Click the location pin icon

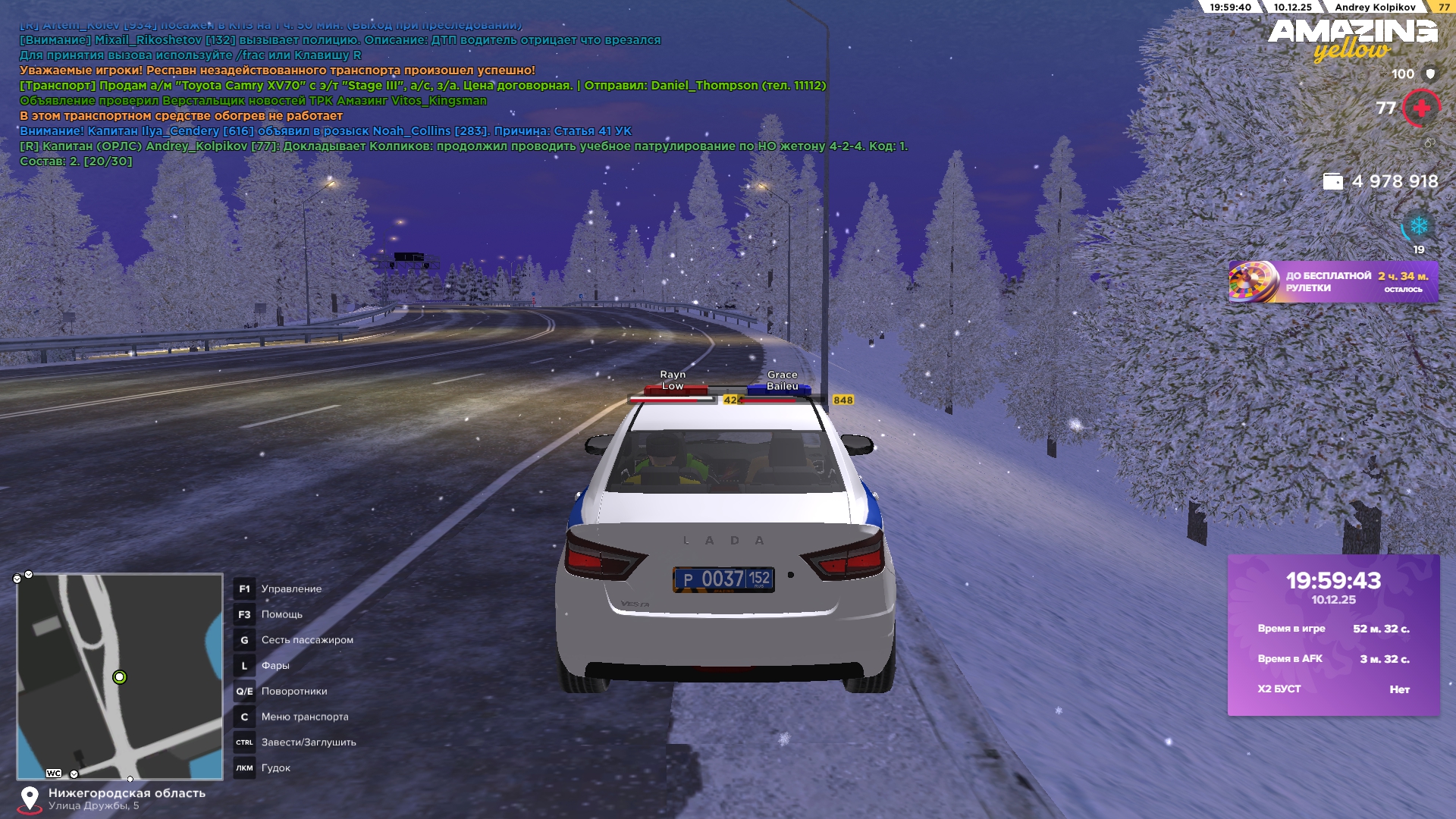tap(30, 799)
